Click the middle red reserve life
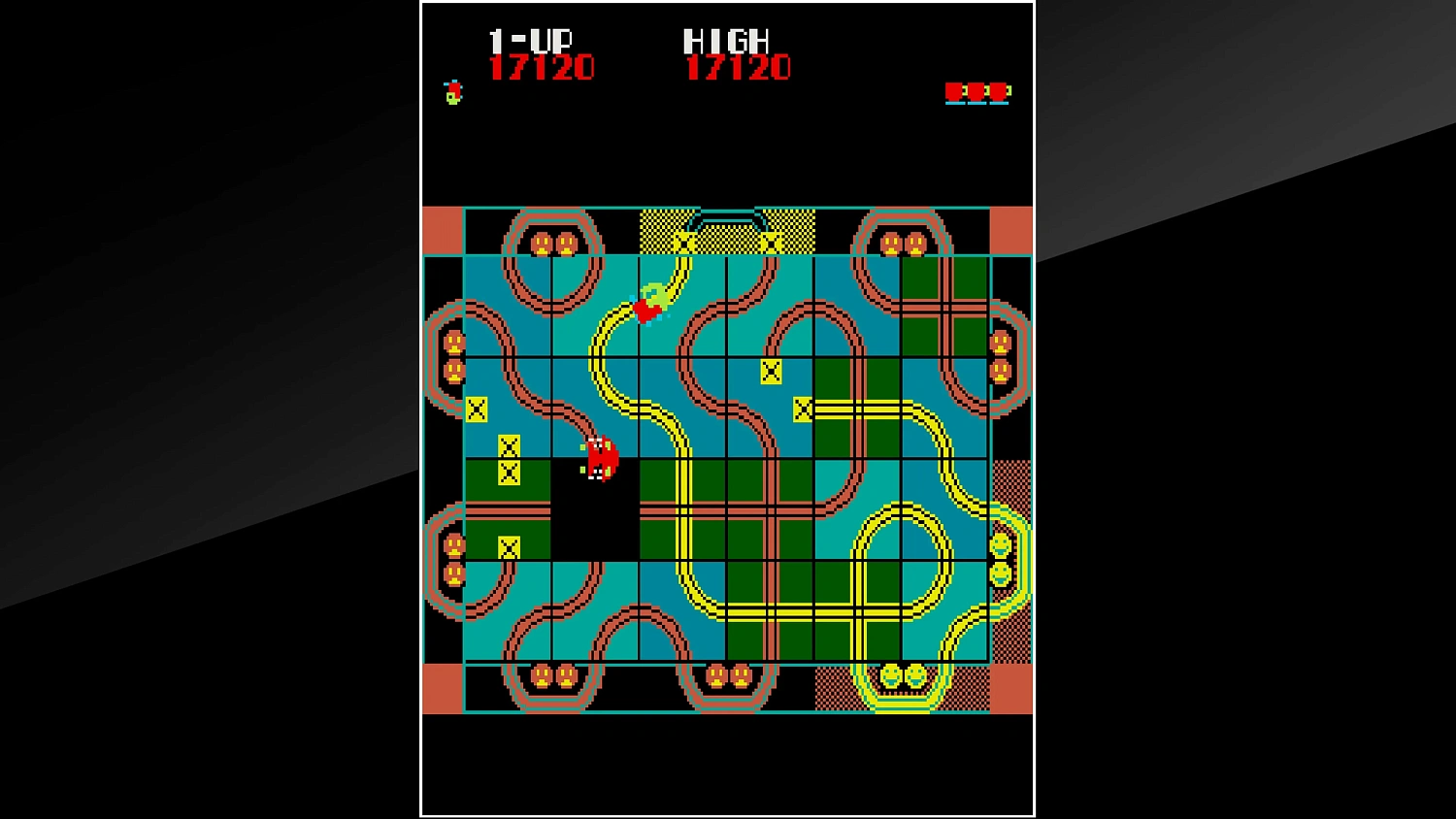 tap(978, 92)
